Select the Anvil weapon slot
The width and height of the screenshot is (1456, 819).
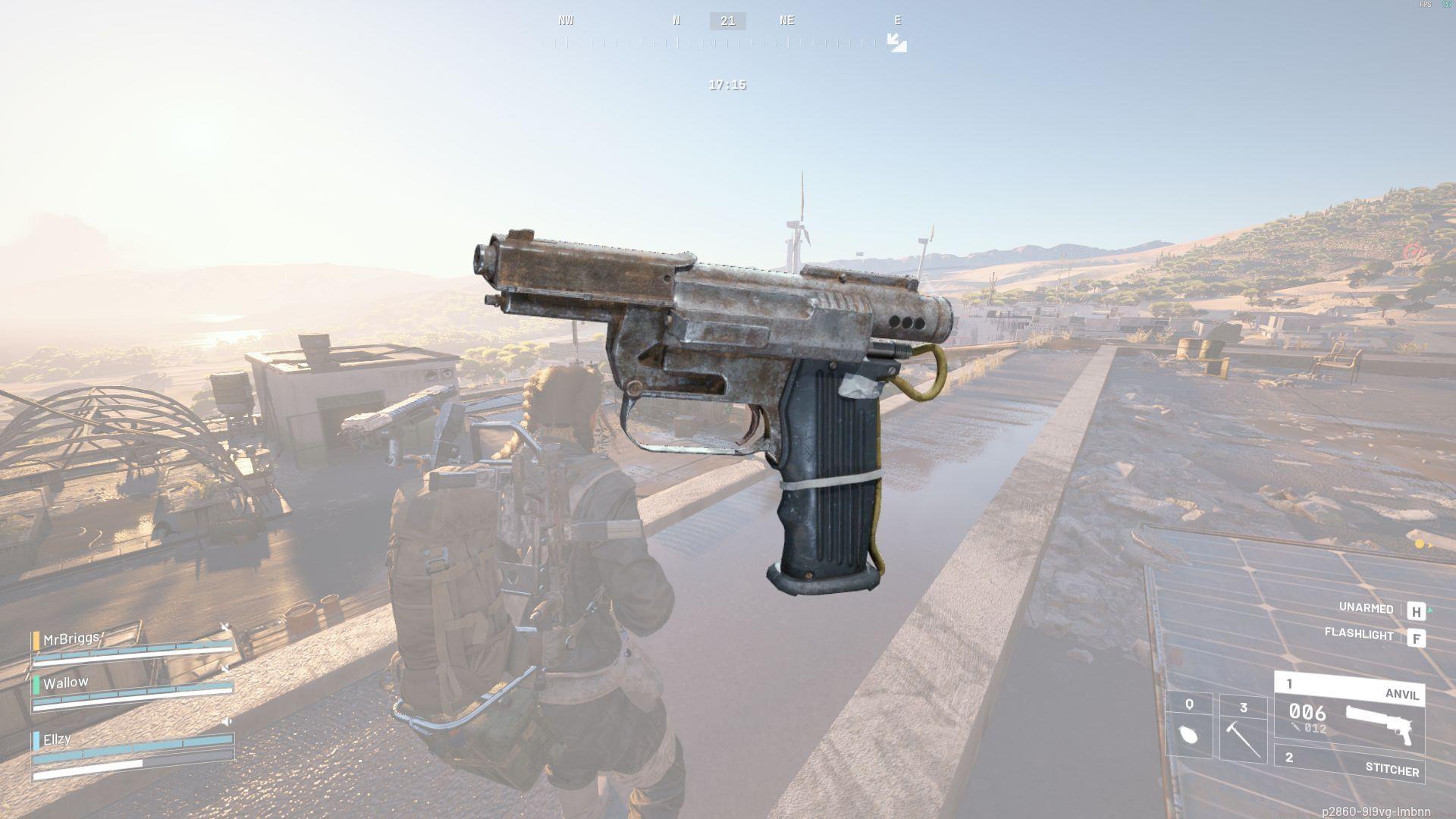[1350, 713]
